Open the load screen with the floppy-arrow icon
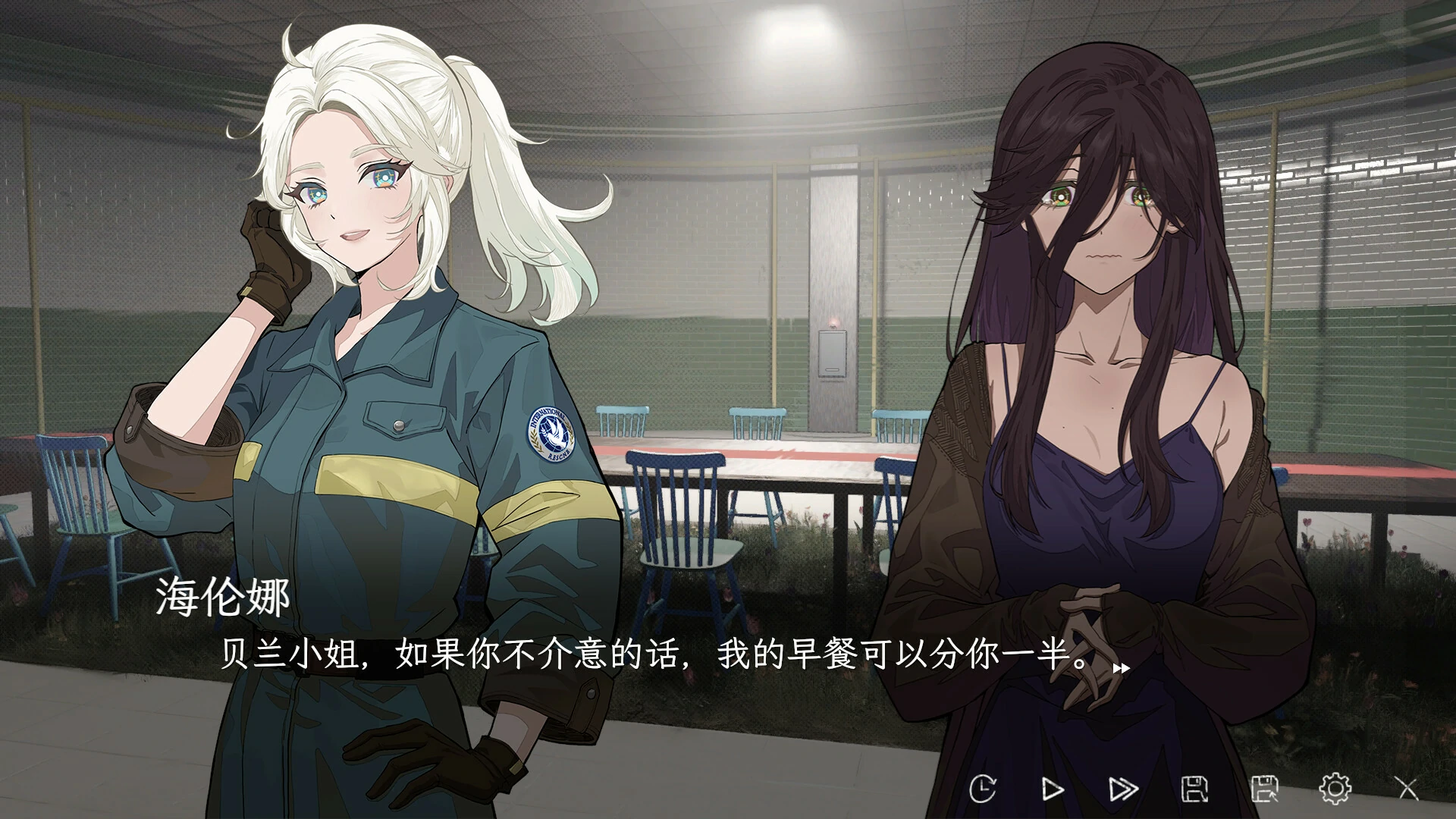This screenshot has width=1456, height=819. (x=1267, y=789)
